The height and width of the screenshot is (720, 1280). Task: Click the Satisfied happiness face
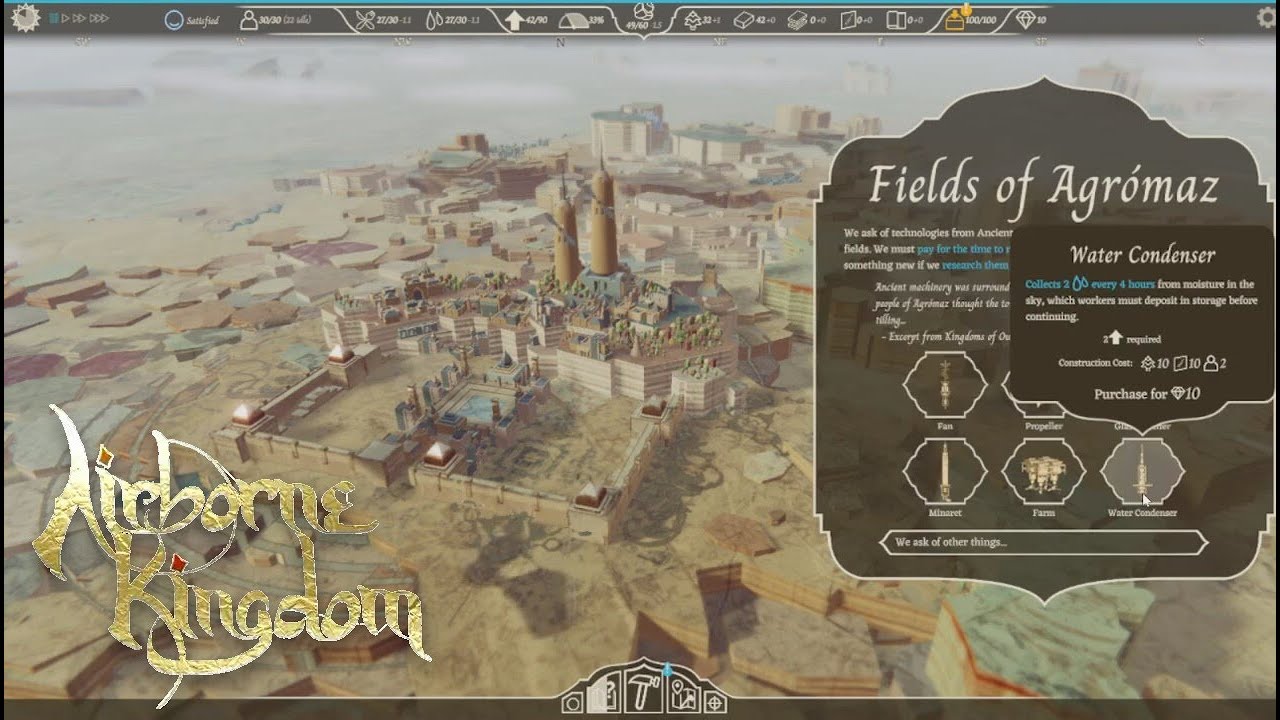(174, 19)
